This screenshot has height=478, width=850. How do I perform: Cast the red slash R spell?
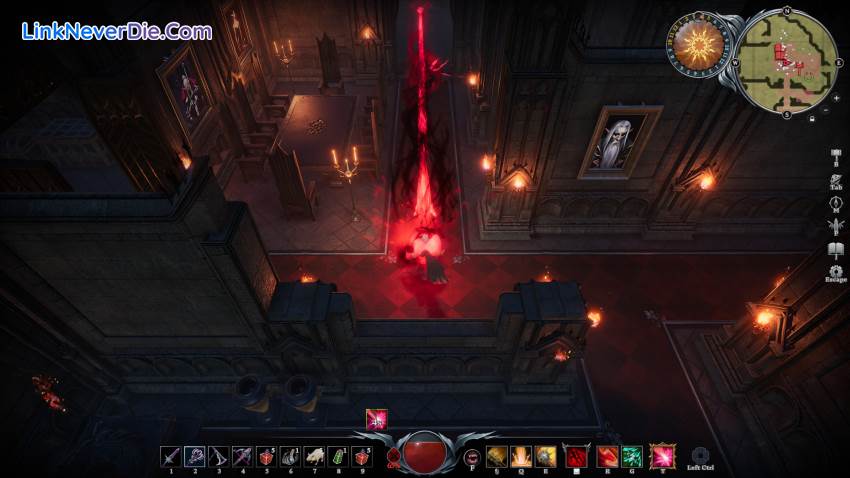click(x=606, y=457)
